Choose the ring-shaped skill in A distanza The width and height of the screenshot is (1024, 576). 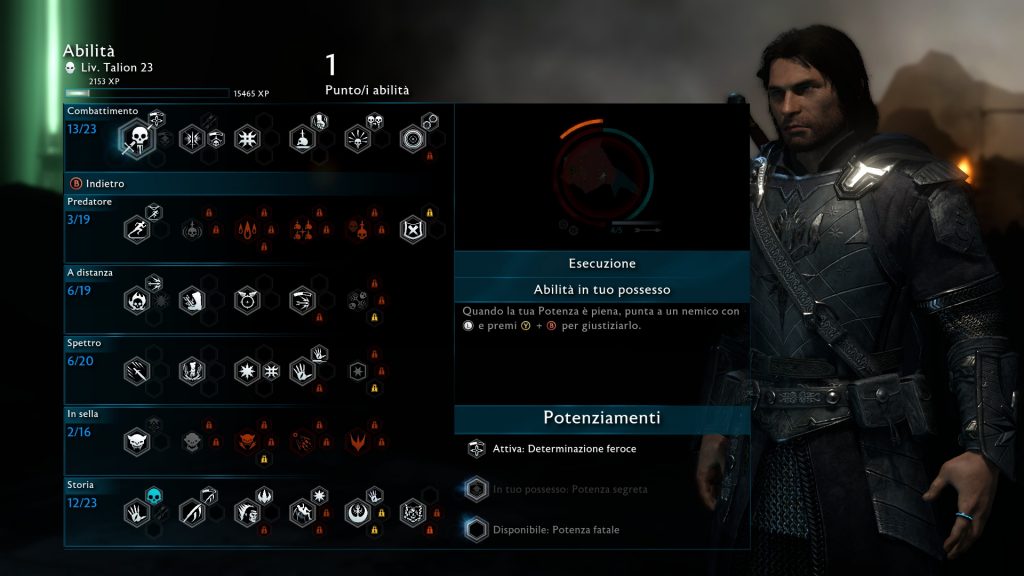(248, 300)
